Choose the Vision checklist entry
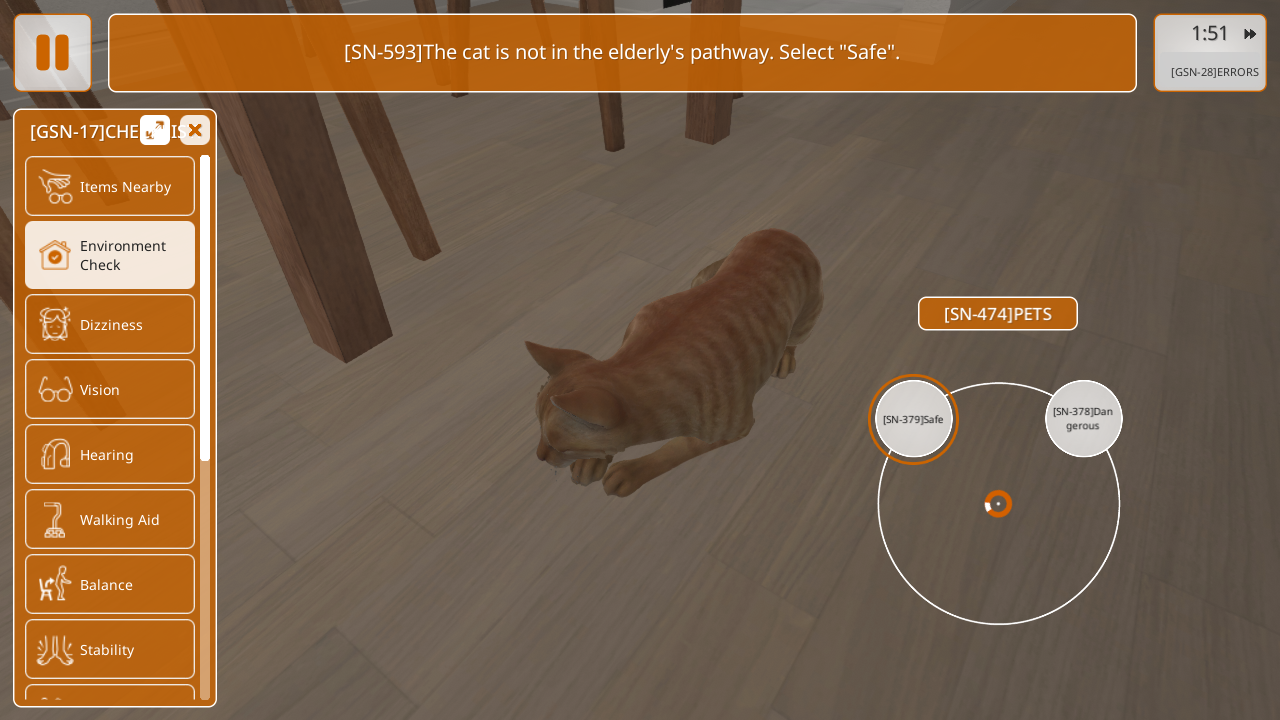 point(110,389)
